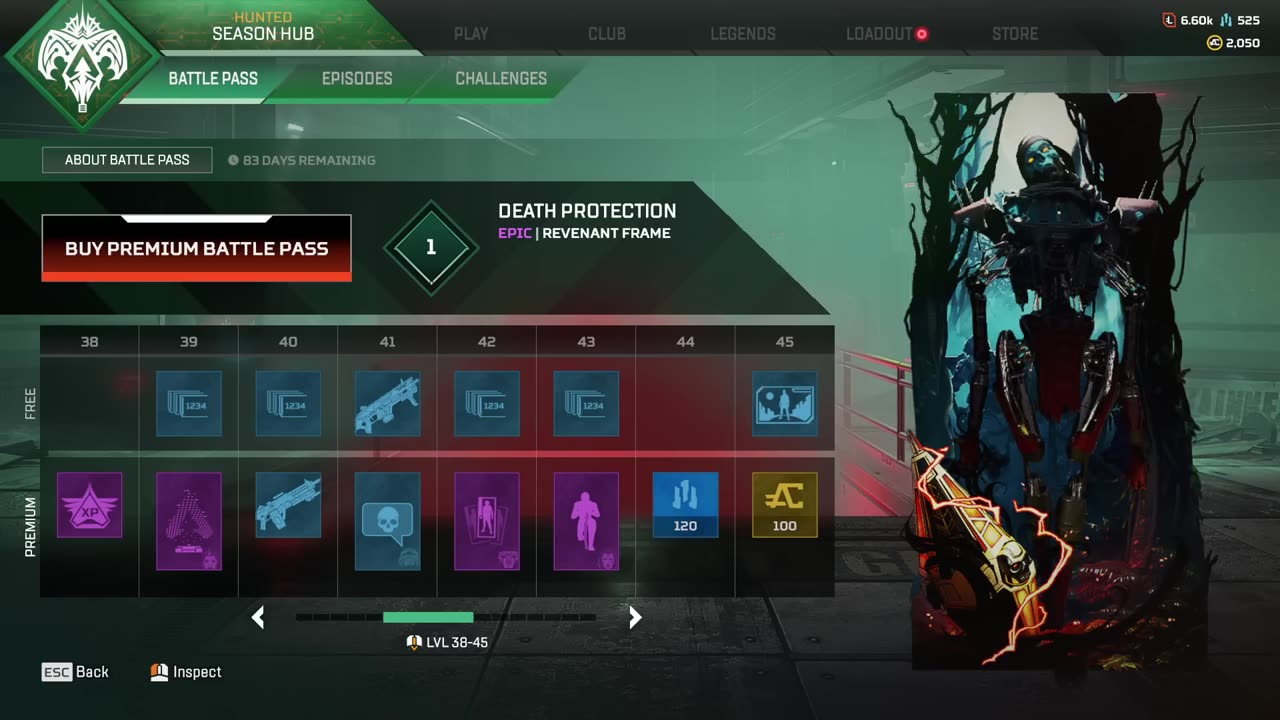
Task: Open the About Battle Pass info
Action: [127, 160]
